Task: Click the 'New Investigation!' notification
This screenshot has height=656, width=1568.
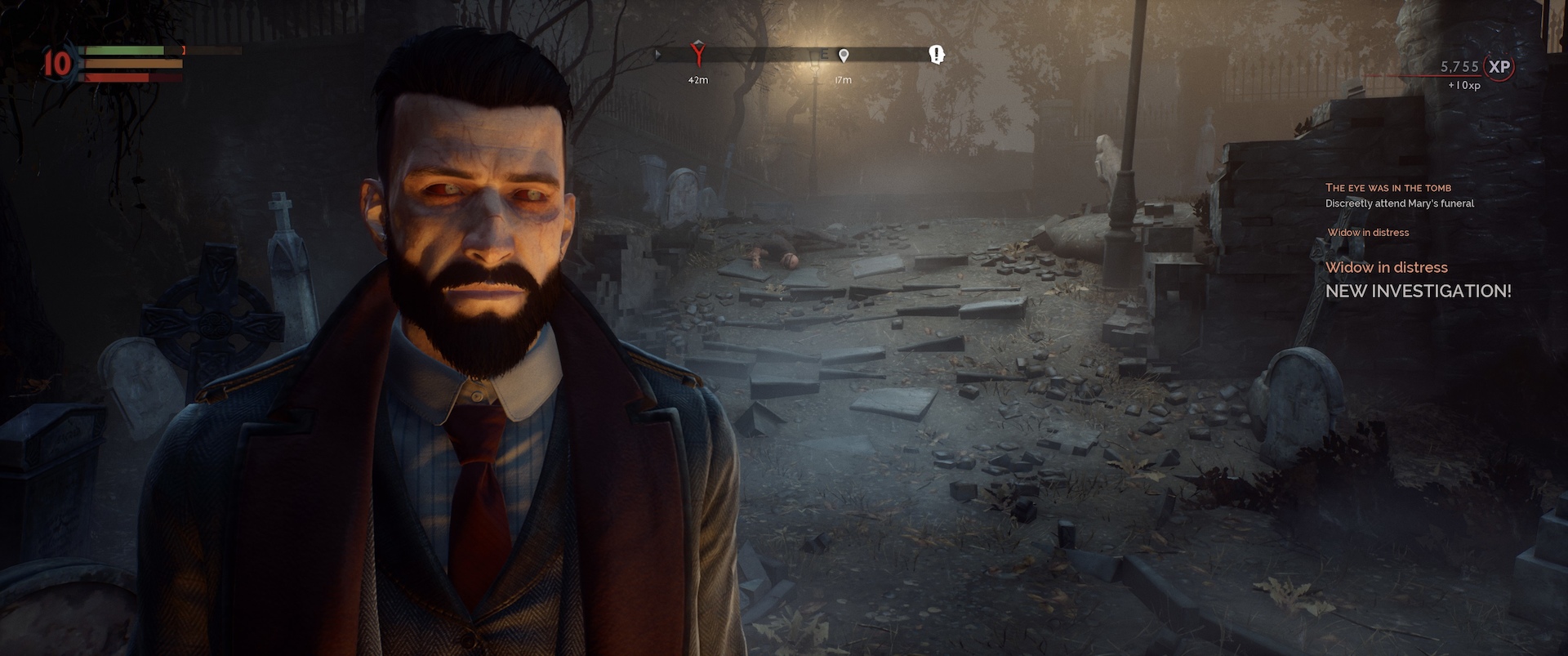Action: (x=1418, y=291)
